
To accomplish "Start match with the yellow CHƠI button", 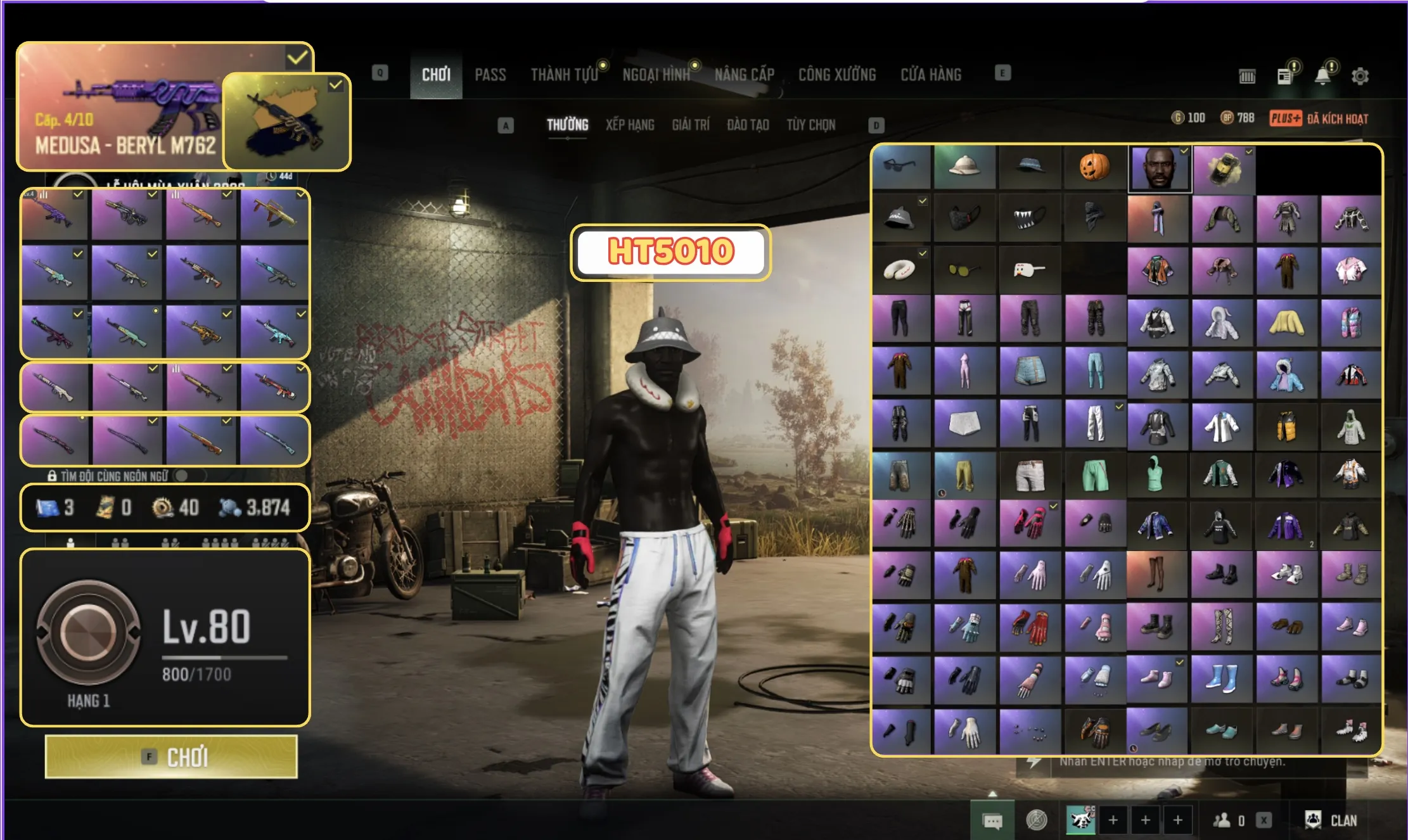I will point(171,756).
